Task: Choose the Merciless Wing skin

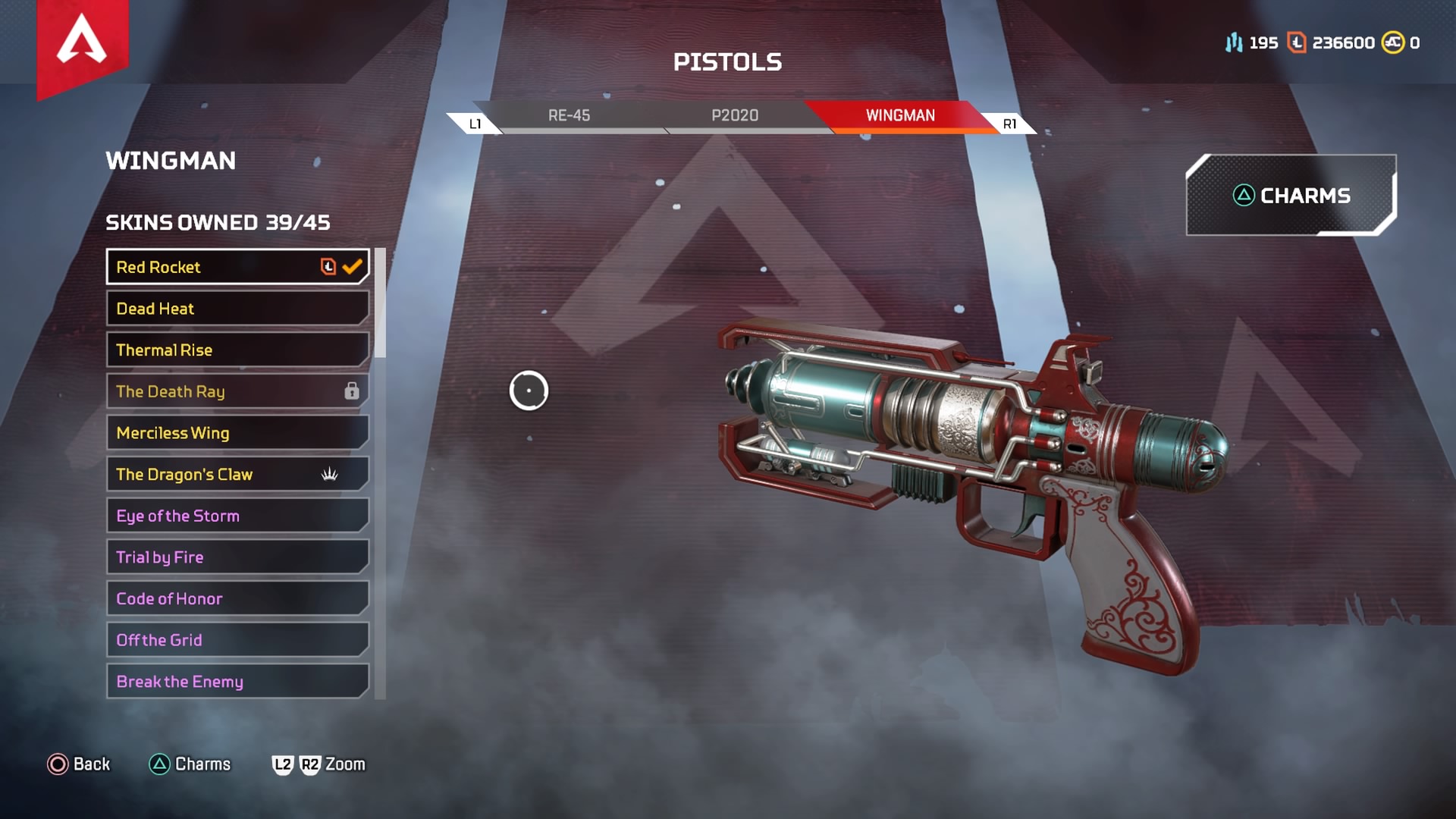Action: 237,433
